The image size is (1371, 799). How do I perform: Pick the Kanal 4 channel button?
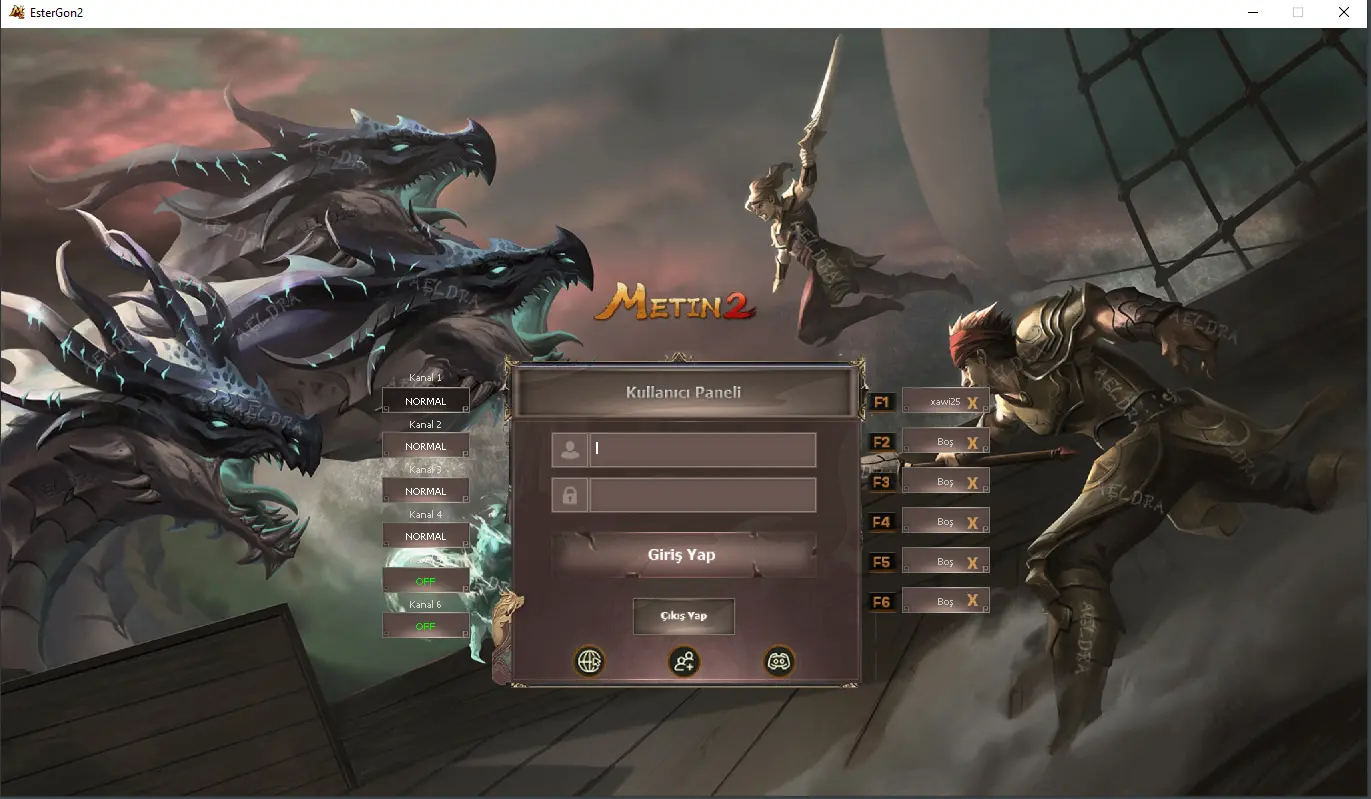426,536
